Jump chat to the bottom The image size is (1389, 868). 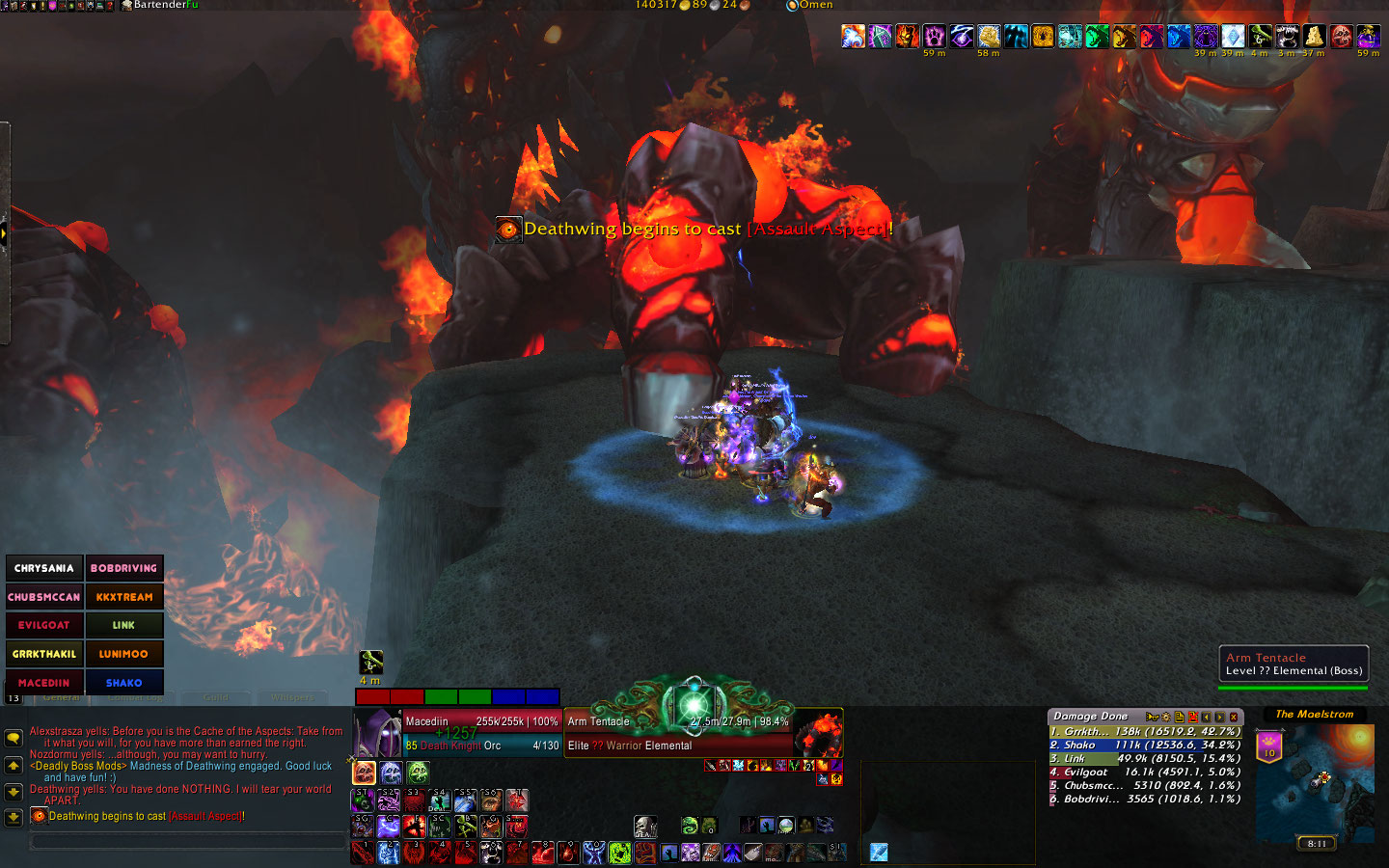(14, 818)
